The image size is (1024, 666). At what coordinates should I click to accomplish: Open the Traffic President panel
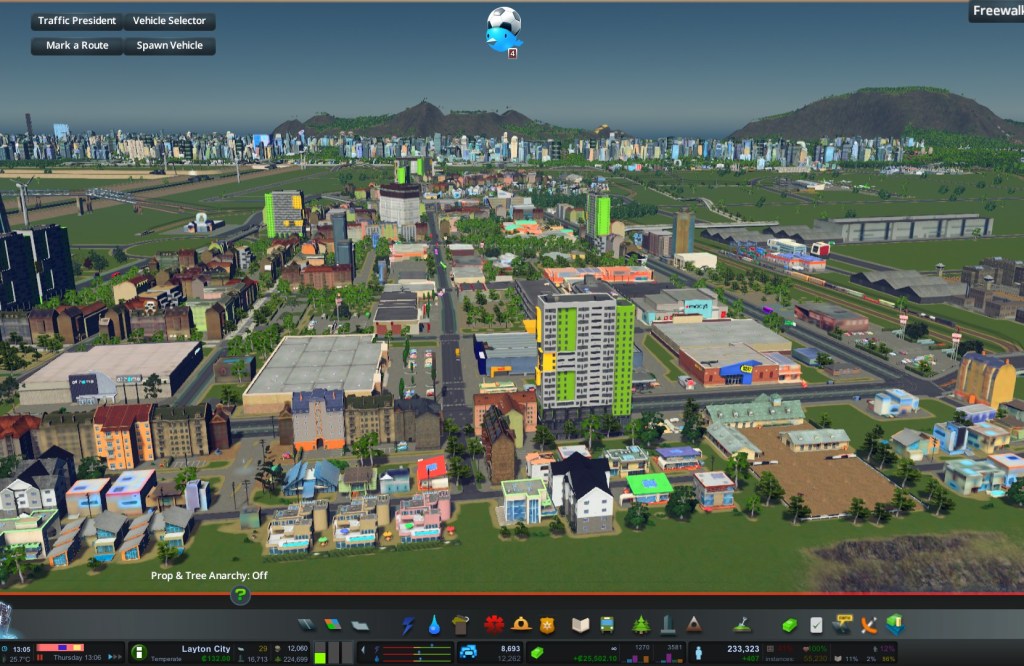(x=77, y=21)
